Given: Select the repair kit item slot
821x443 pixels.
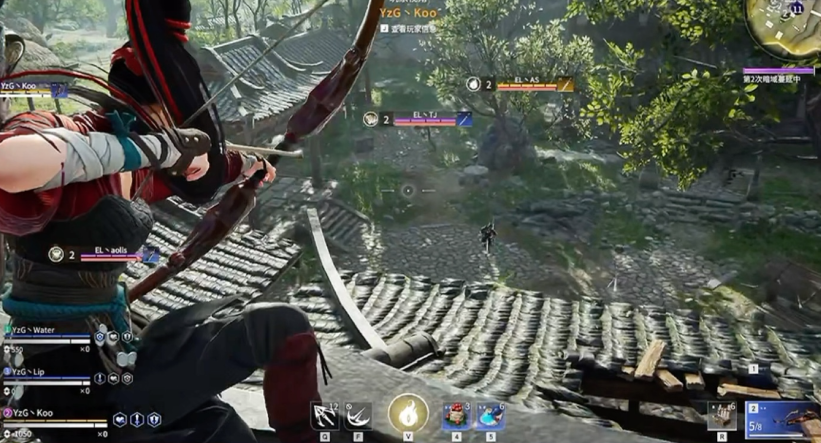Looking at the screenshot, I should click(721, 415).
